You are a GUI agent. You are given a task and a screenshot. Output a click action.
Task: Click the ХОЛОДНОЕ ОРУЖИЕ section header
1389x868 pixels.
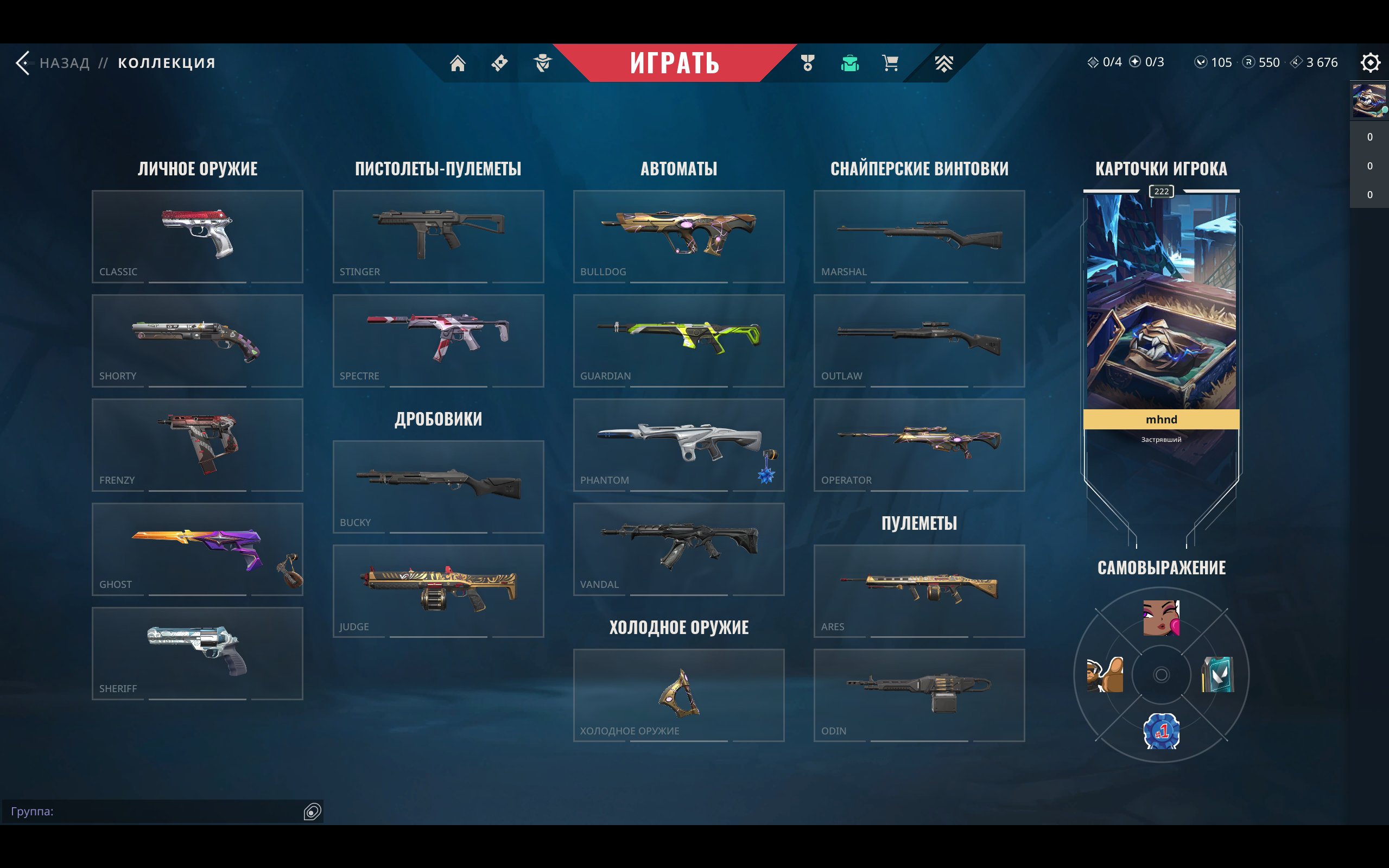pos(679,628)
